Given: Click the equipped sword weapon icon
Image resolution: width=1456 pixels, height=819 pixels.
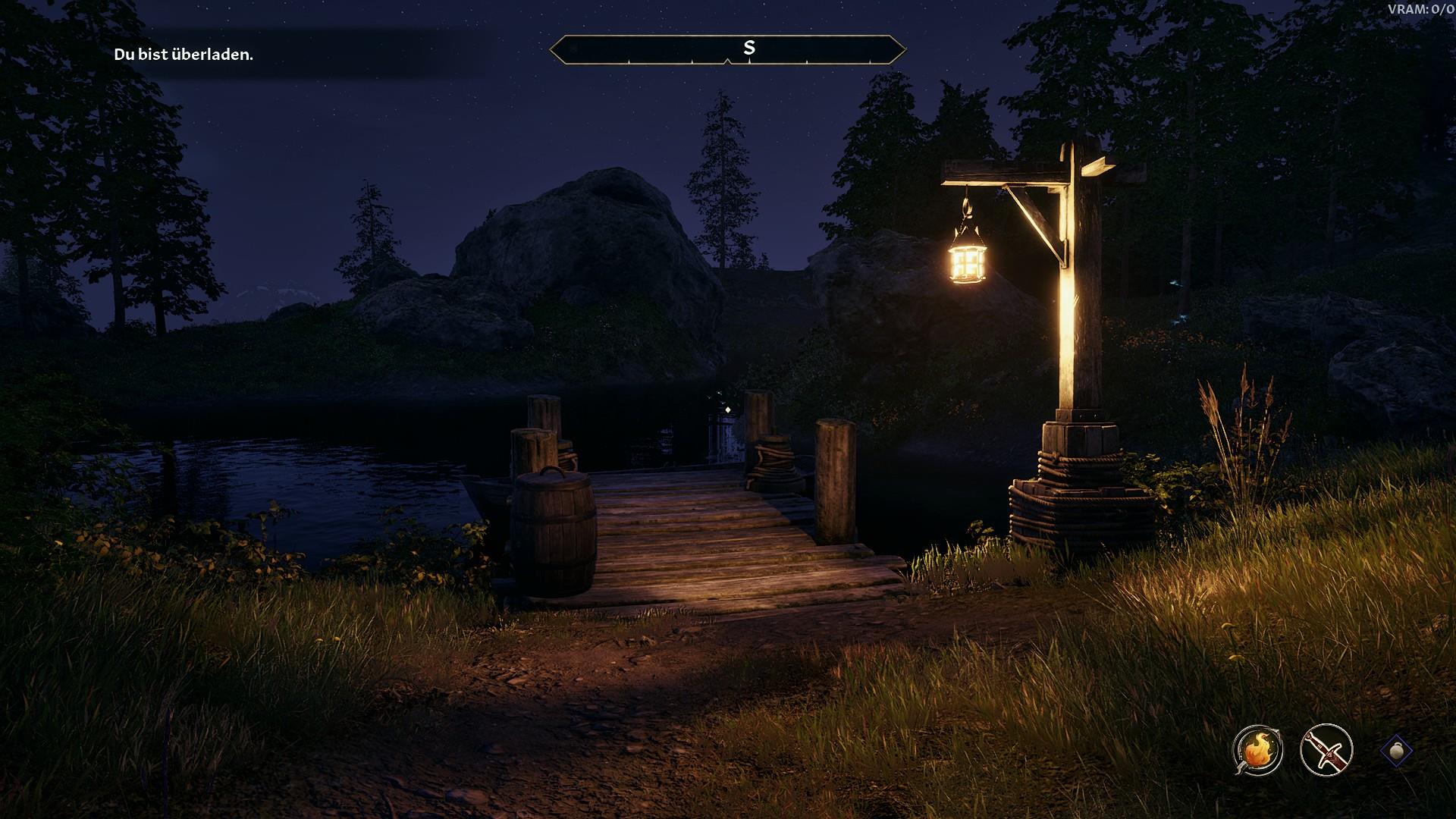Looking at the screenshot, I should pyautogui.click(x=1326, y=750).
